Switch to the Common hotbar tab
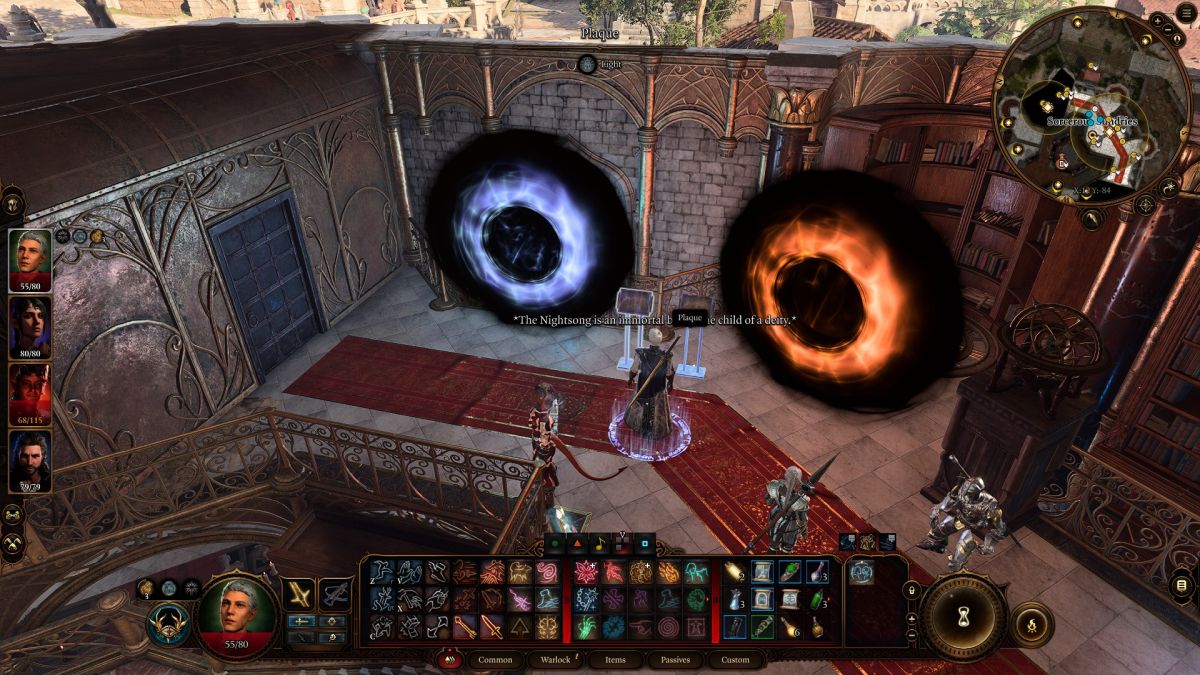Image resolution: width=1200 pixels, height=675 pixels. coord(495,660)
